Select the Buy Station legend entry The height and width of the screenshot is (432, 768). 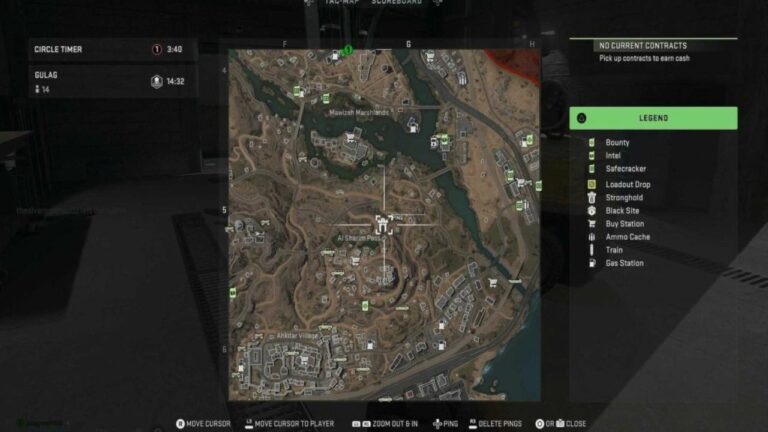624,224
